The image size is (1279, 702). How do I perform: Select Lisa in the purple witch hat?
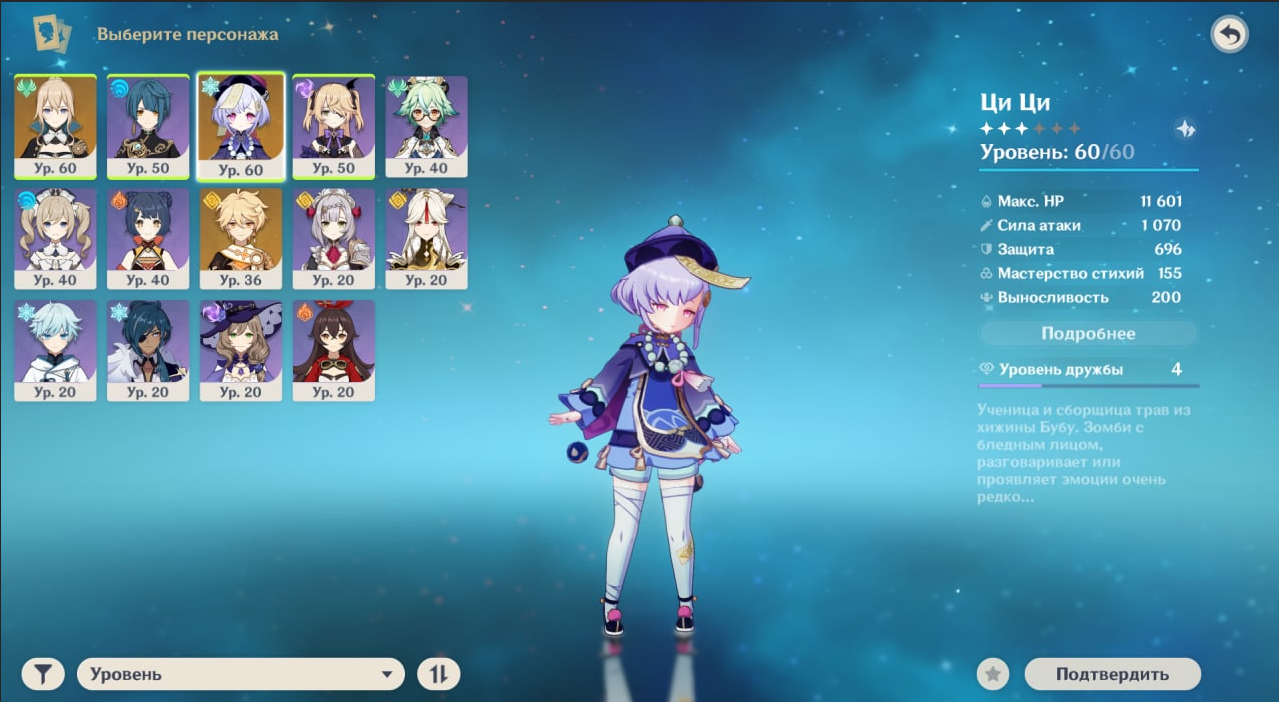point(241,349)
